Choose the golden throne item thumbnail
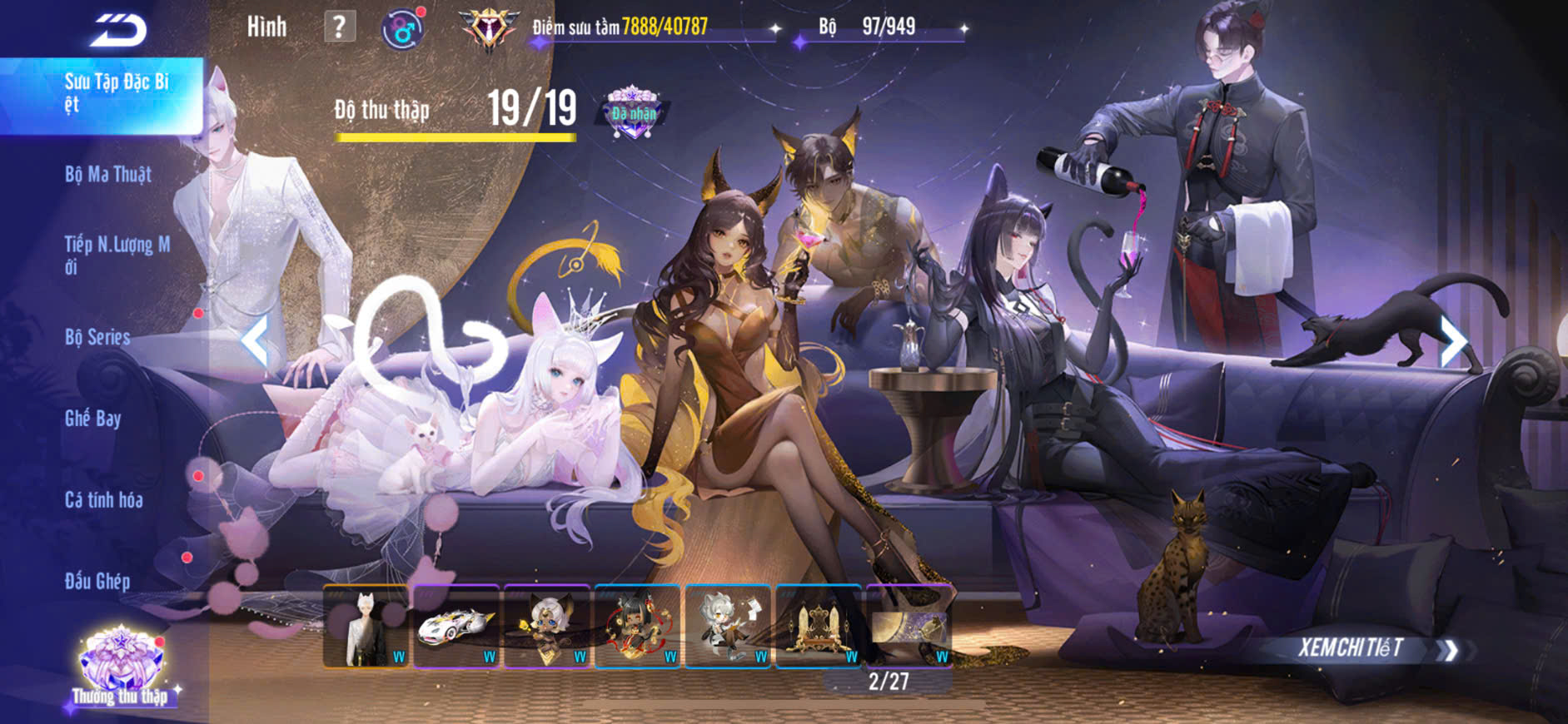Image resolution: width=1568 pixels, height=724 pixels. 819,627
